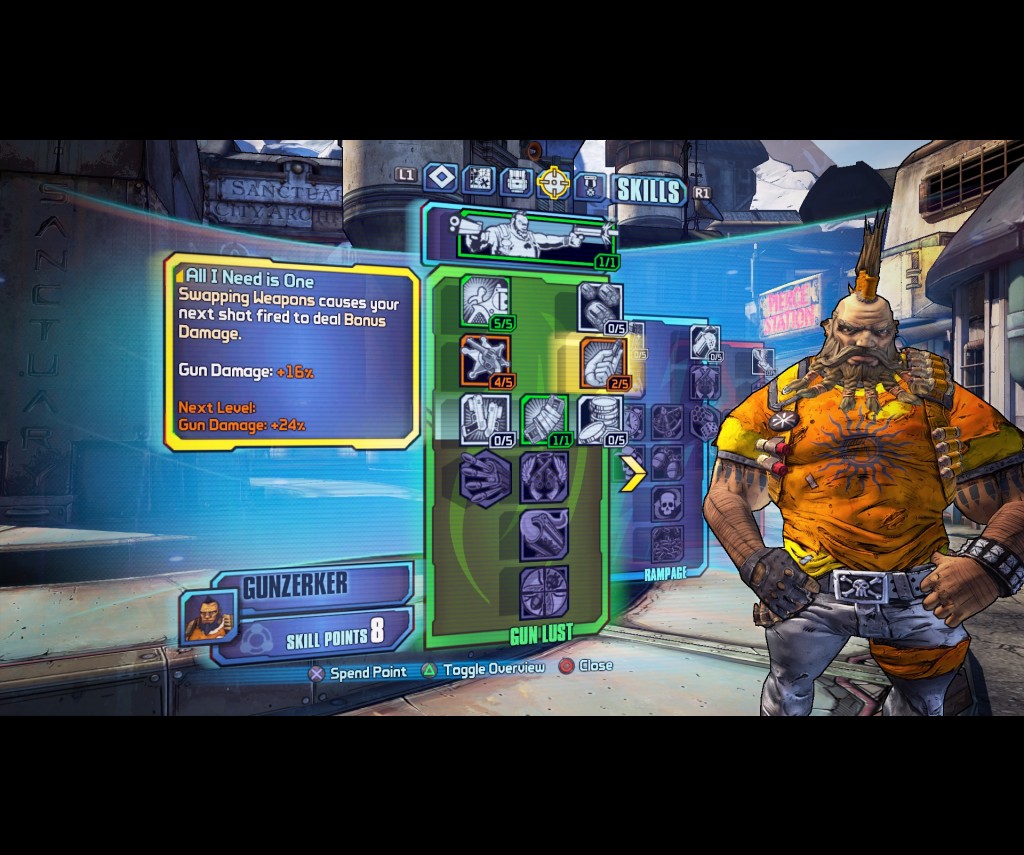
Task: Choose the three-cylinders skill showing 0/5
Action: coord(602,307)
